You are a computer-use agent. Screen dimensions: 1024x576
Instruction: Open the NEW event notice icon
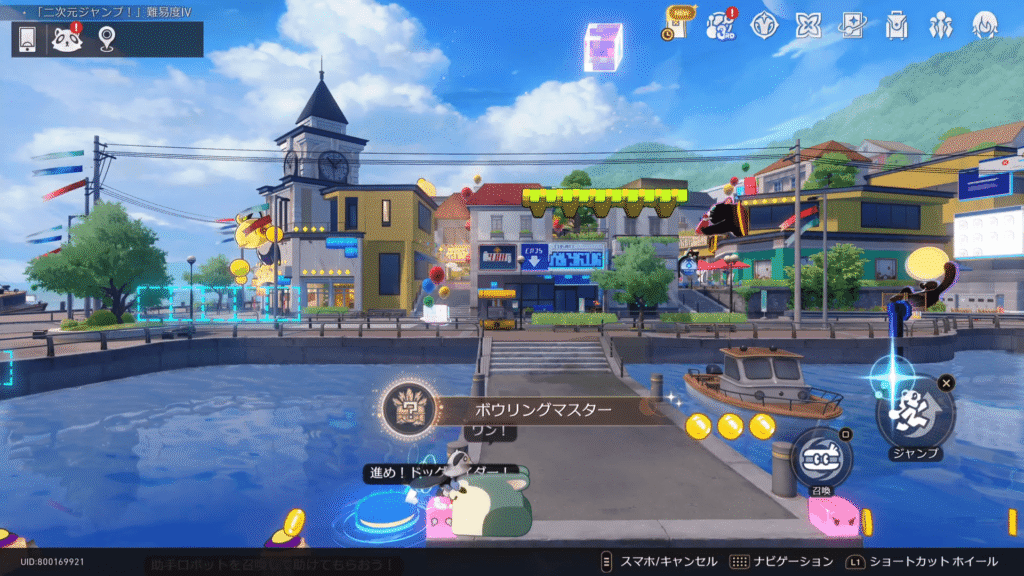click(x=677, y=24)
